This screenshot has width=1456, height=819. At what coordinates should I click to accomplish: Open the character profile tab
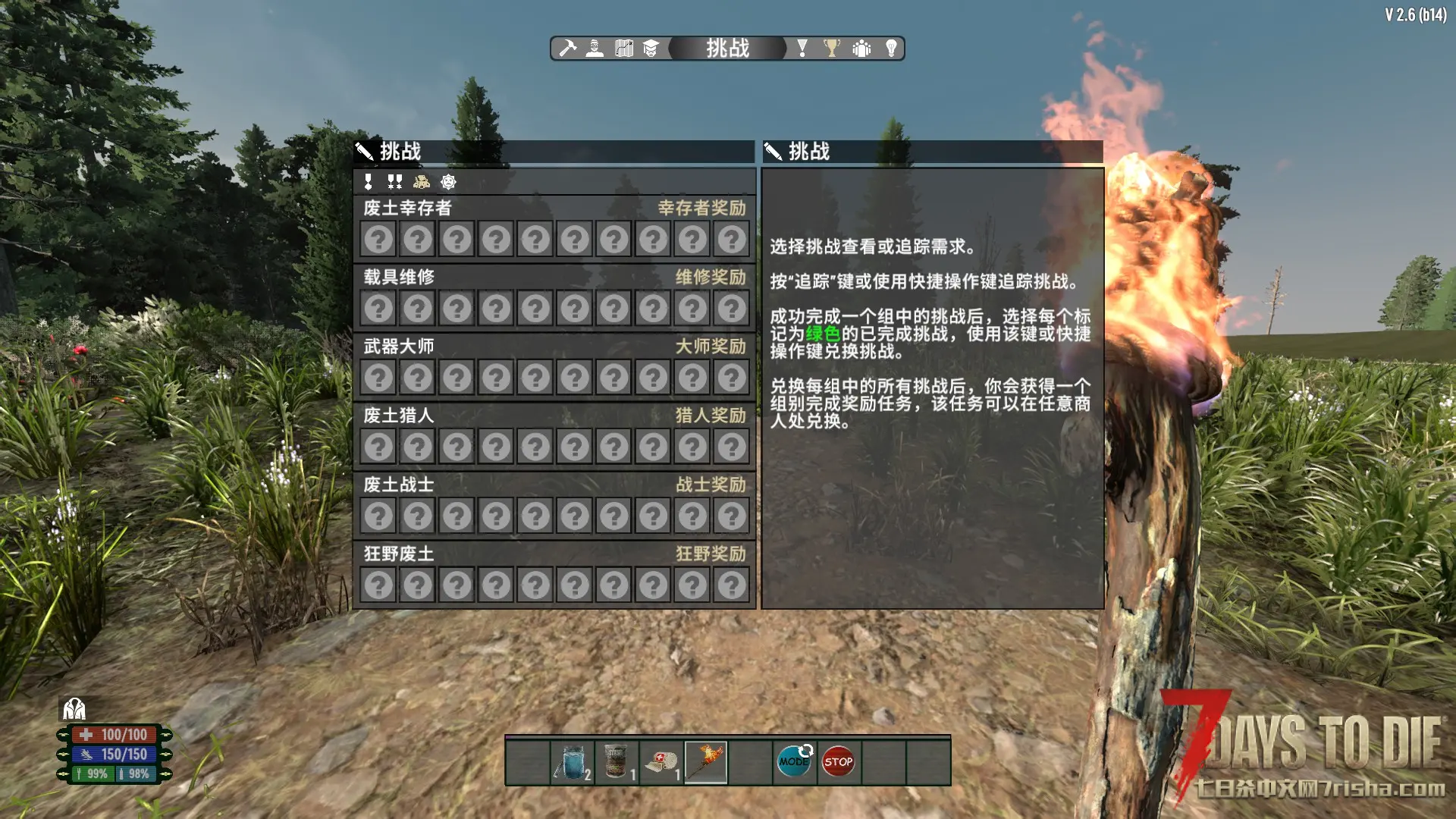595,49
